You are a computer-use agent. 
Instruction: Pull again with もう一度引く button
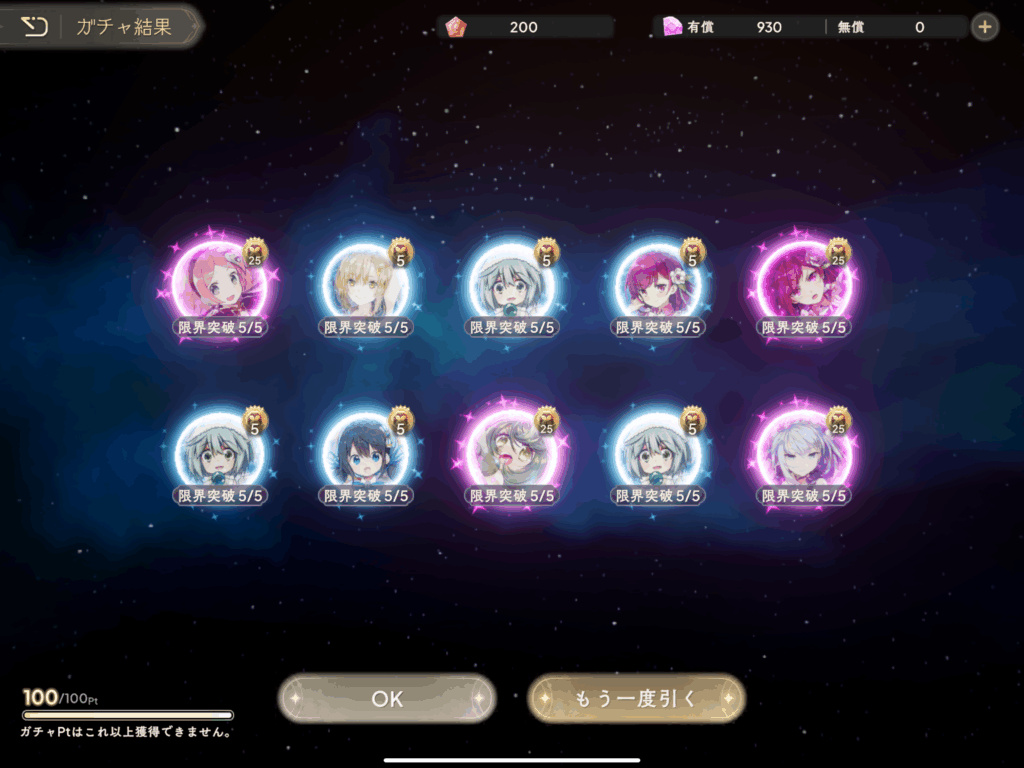(x=636, y=698)
